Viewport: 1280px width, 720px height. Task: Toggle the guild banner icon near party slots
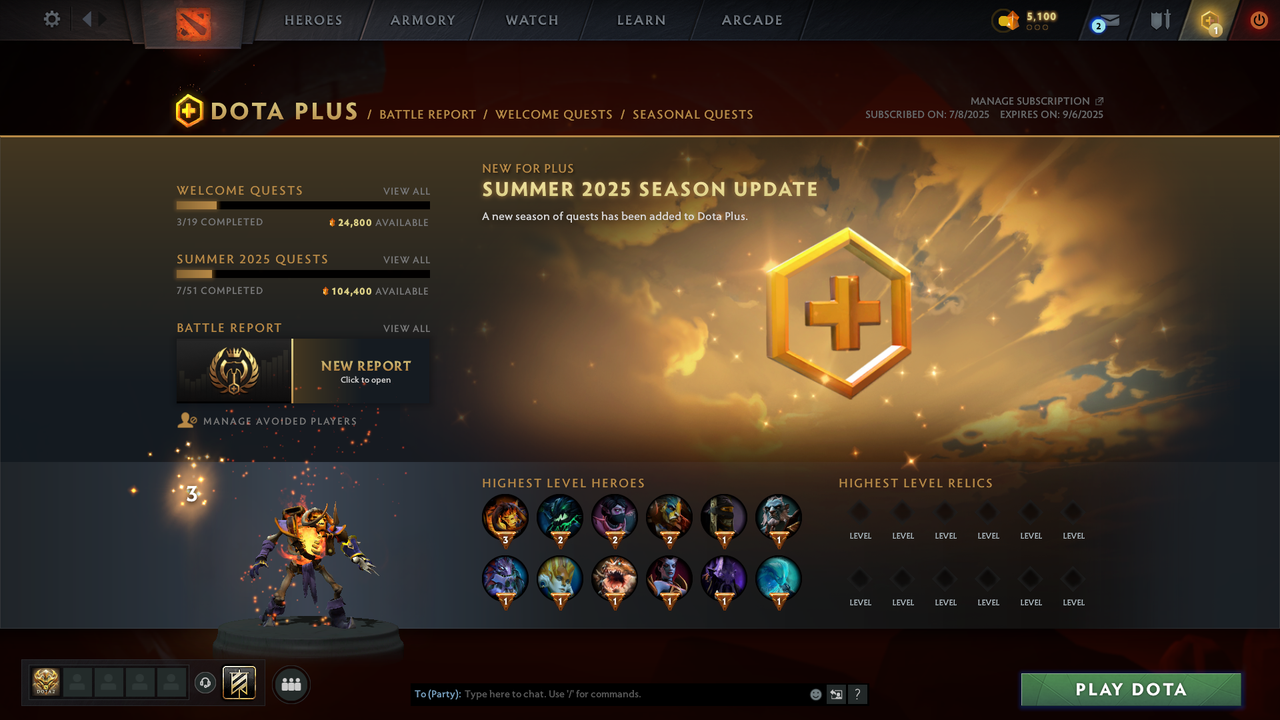coord(238,683)
